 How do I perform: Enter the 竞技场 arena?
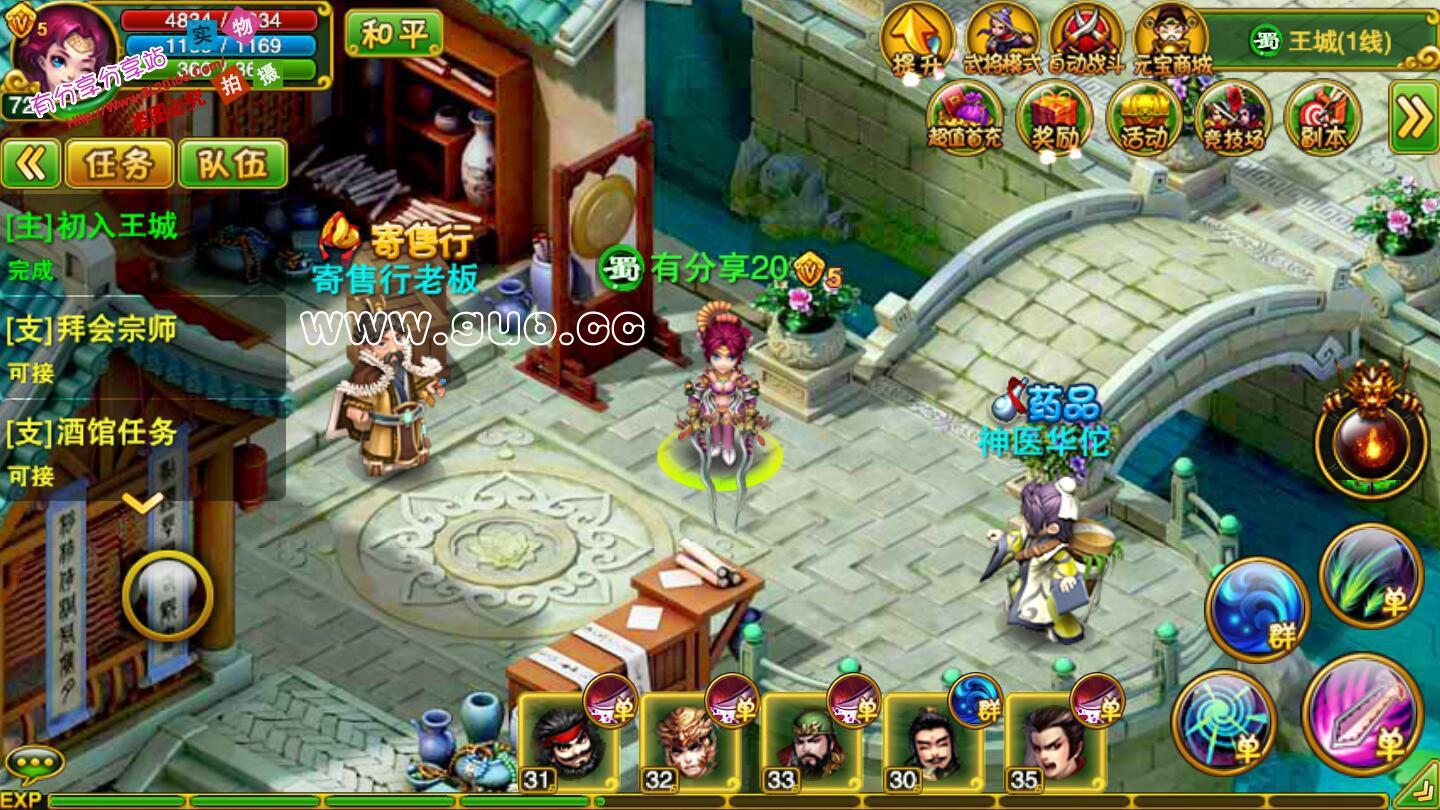pyautogui.click(x=1232, y=117)
